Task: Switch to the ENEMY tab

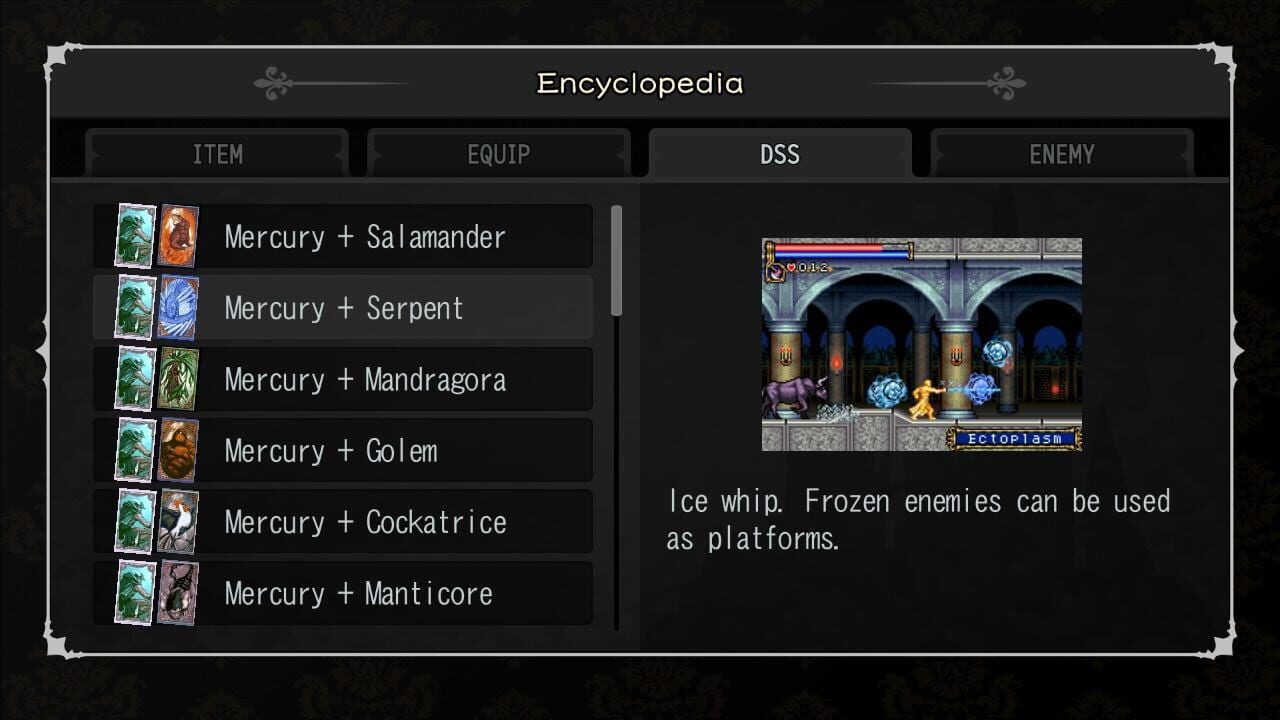Action: (x=1061, y=154)
